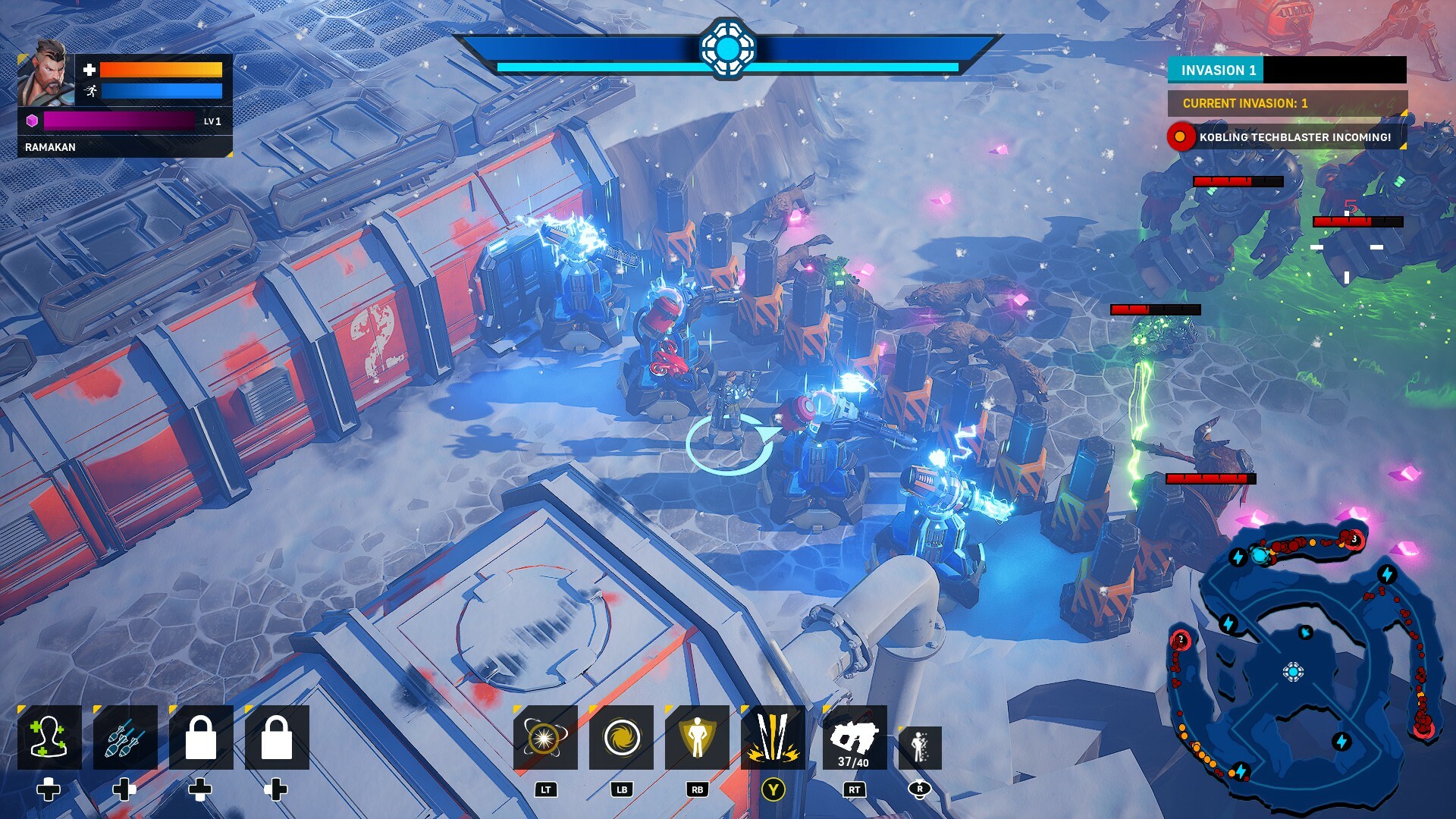Click the character stance icon
This screenshot has width=1456, height=819.
click(x=920, y=747)
